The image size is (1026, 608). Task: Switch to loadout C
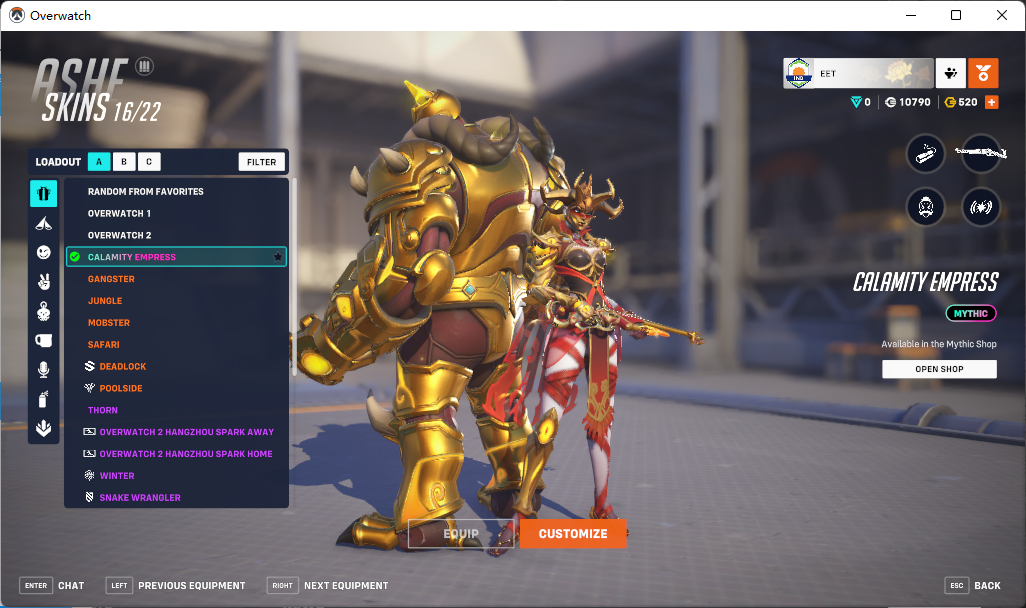pos(148,162)
